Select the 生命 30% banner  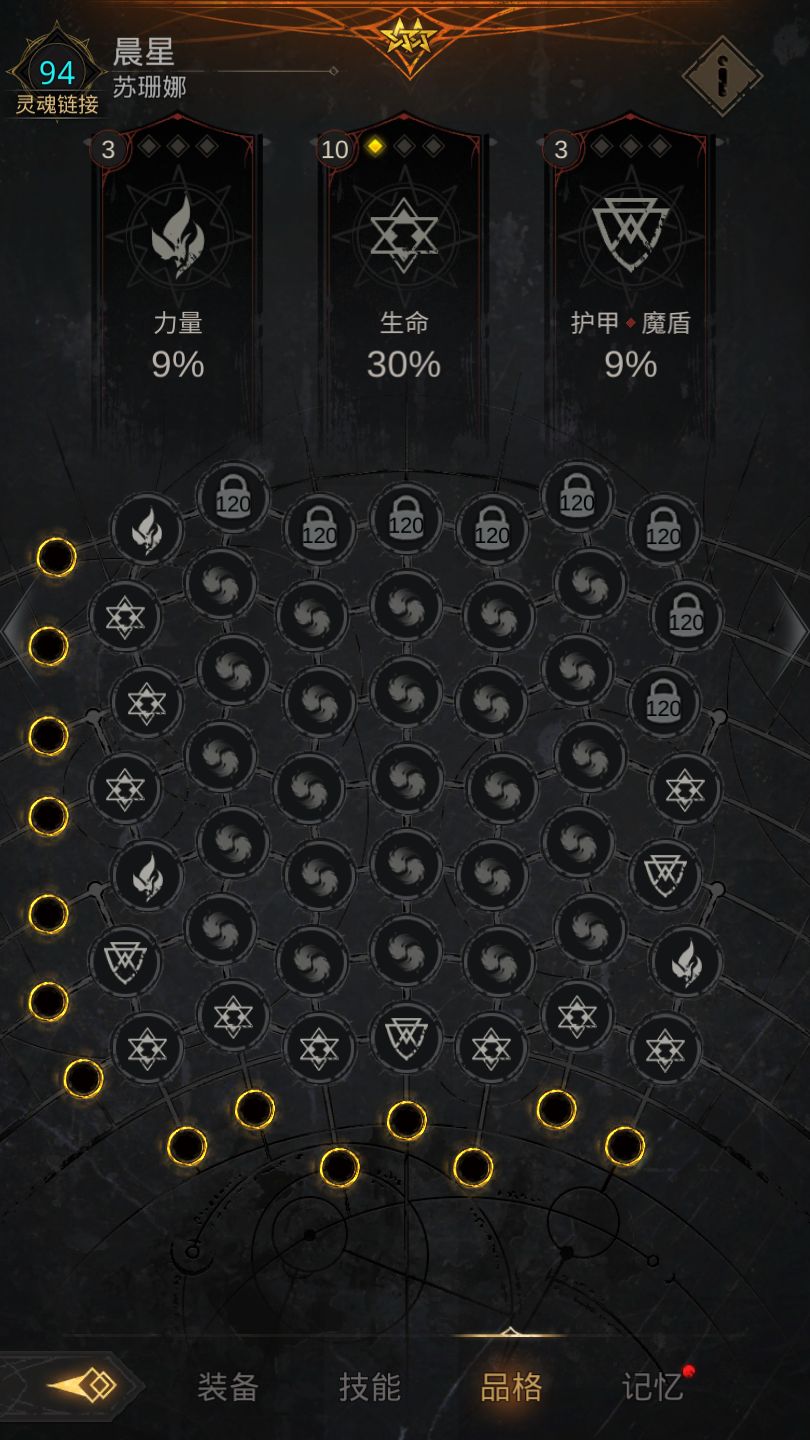tap(404, 280)
